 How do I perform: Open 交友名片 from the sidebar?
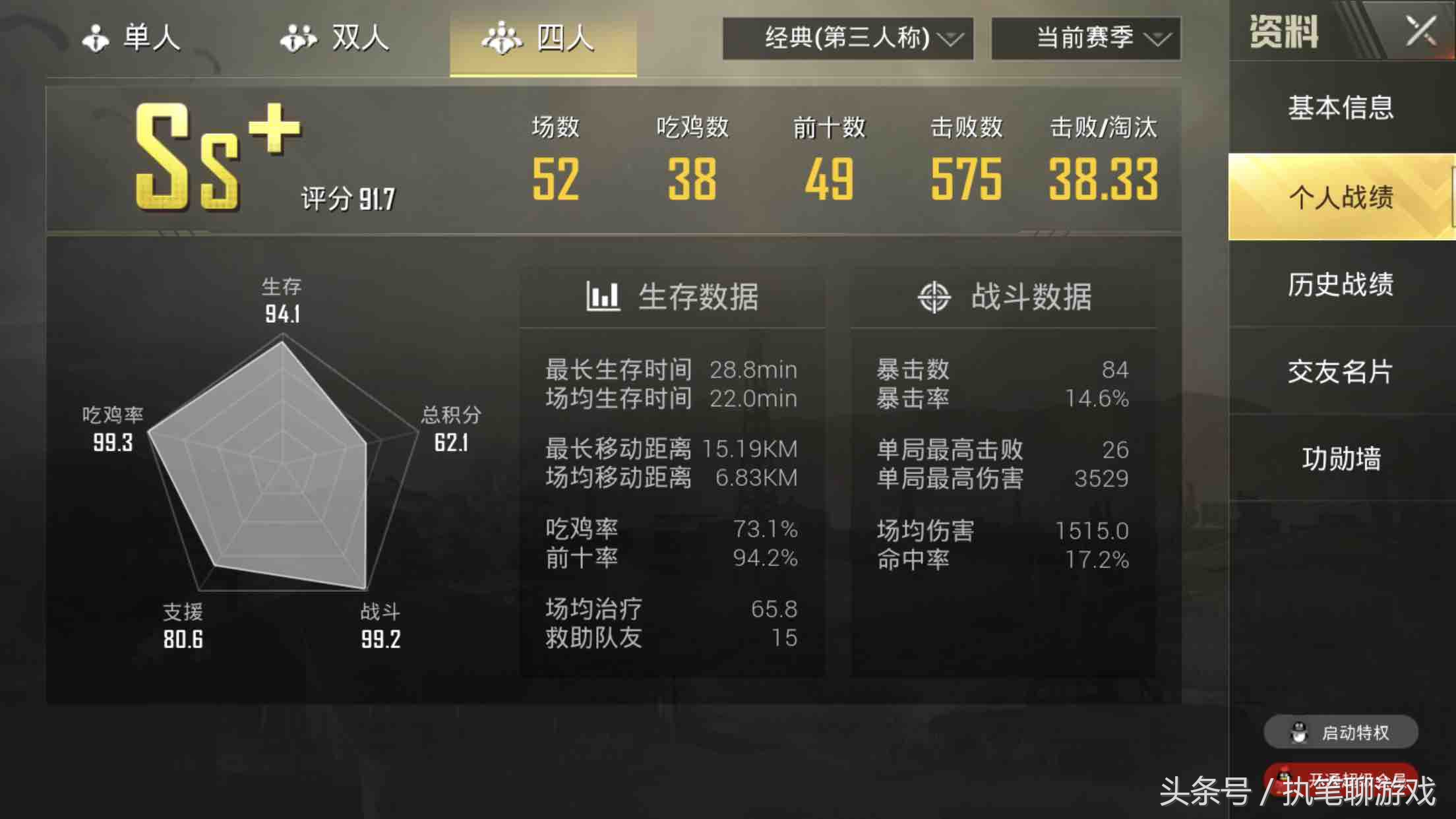[x=1344, y=371]
